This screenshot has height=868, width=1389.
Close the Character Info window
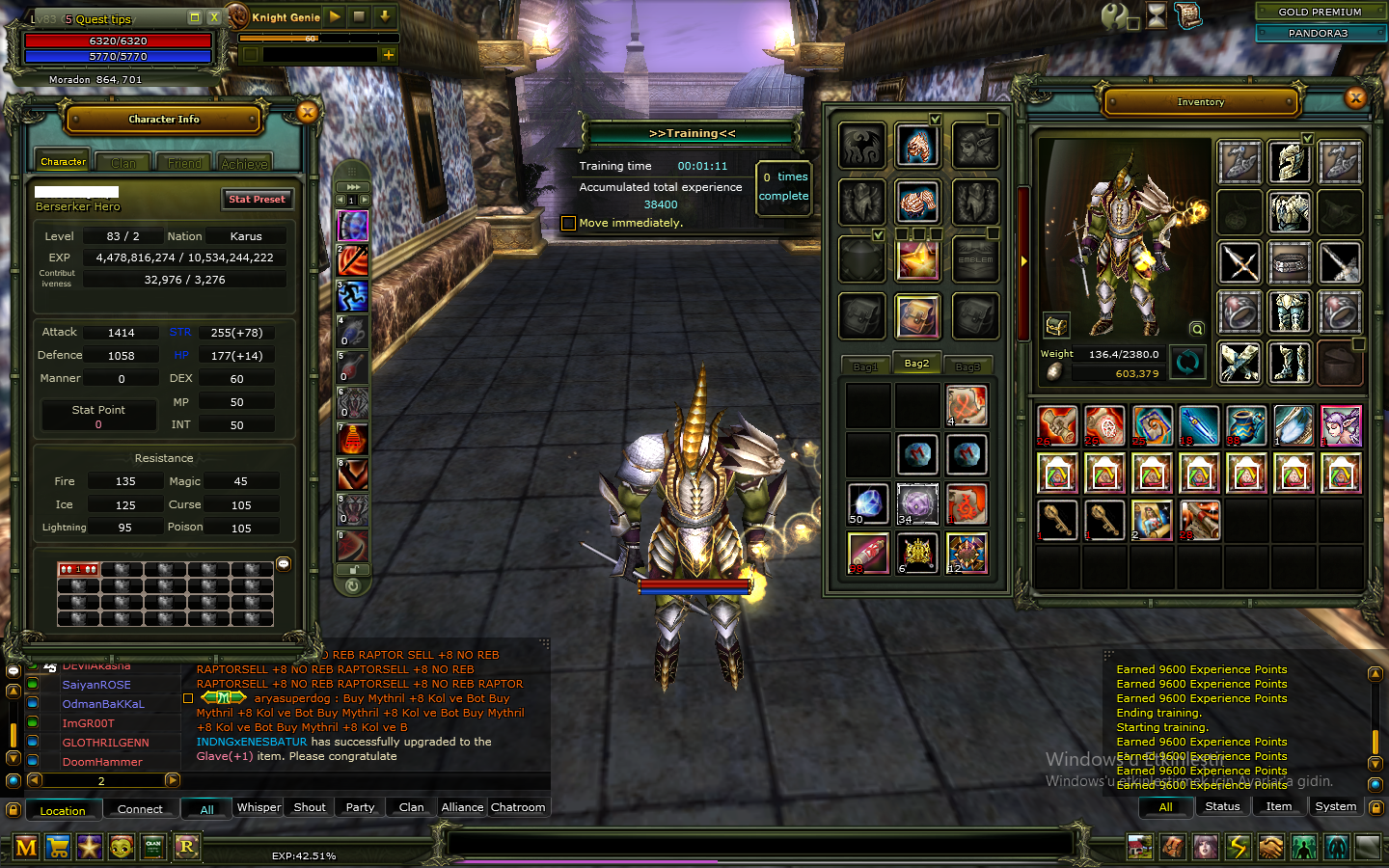click(307, 113)
